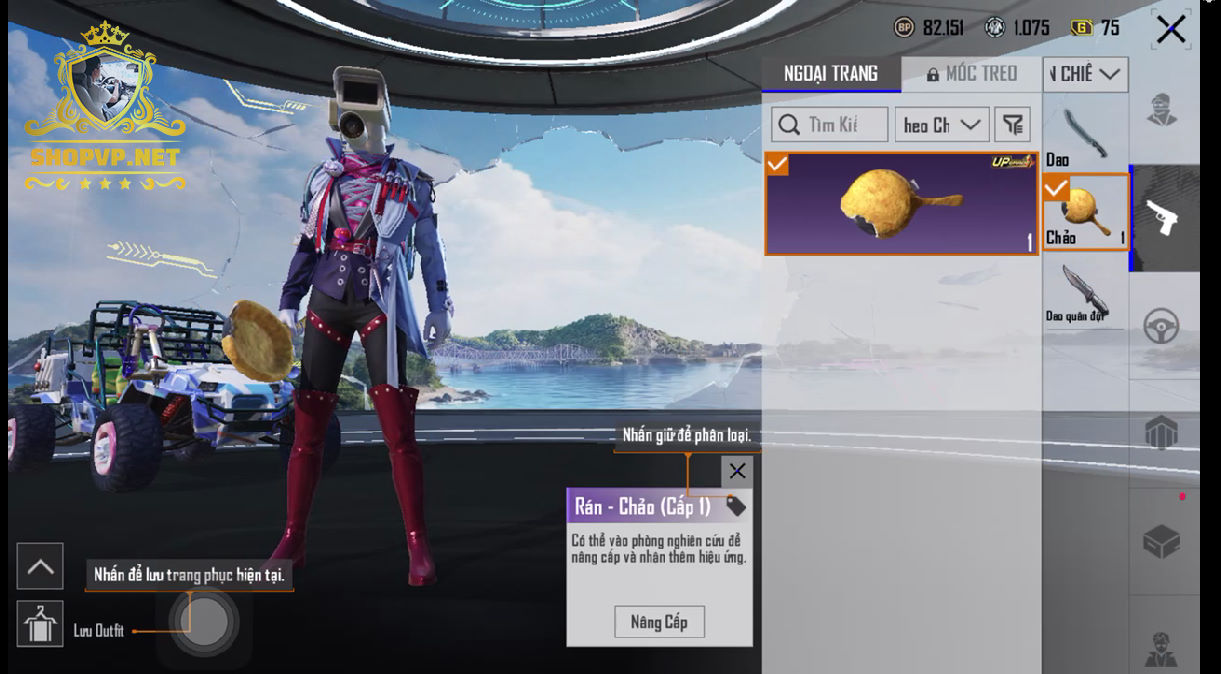This screenshot has height=674, width=1221.
Task: Expand the up-arrow panel button
Action: tap(40, 567)
